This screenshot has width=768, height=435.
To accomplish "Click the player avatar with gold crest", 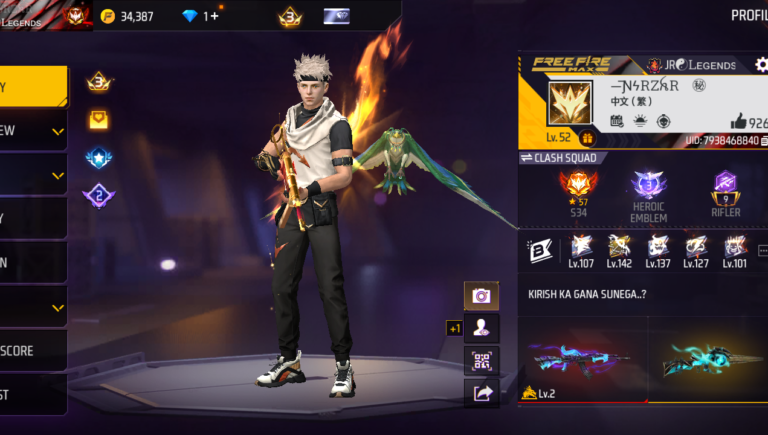I will pyautogui.click(x=572, y=102).
